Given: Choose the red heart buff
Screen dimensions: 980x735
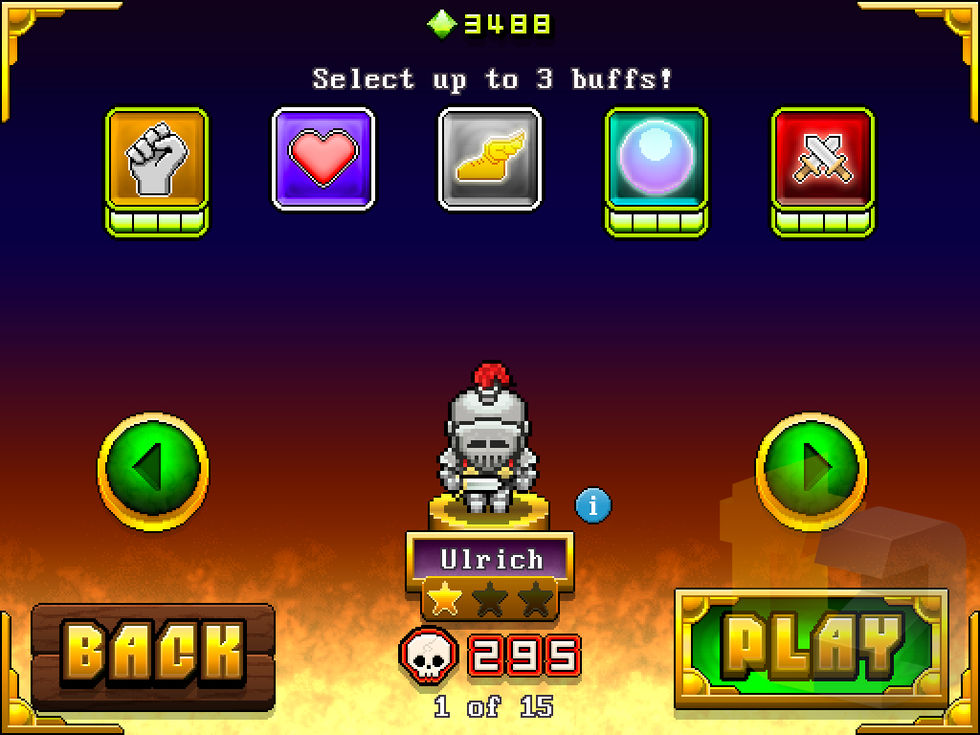Looking at the screenshot, I should point(323,159).
